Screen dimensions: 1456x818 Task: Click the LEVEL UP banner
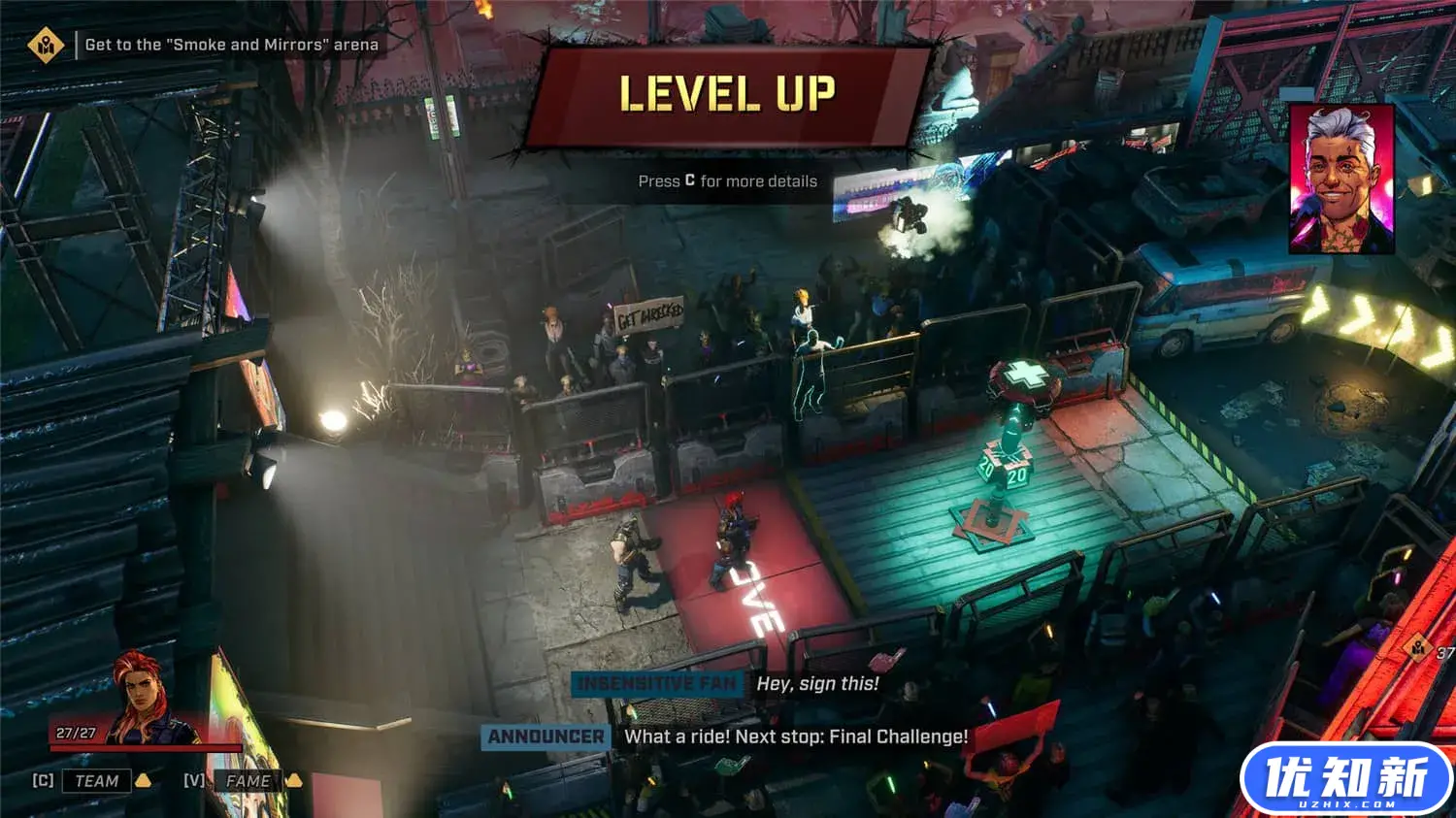727,95
